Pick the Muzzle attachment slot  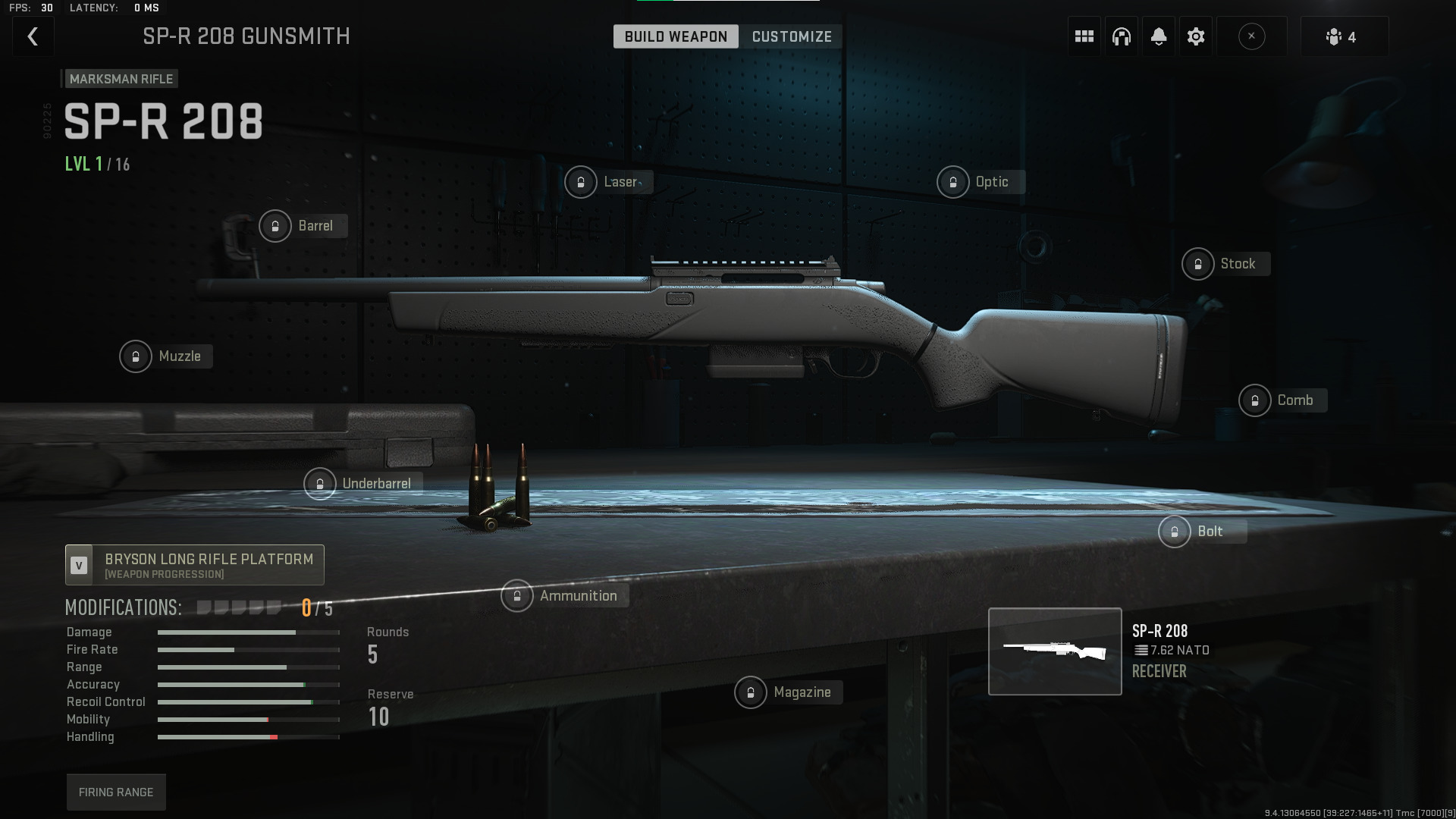pos(165,356)
